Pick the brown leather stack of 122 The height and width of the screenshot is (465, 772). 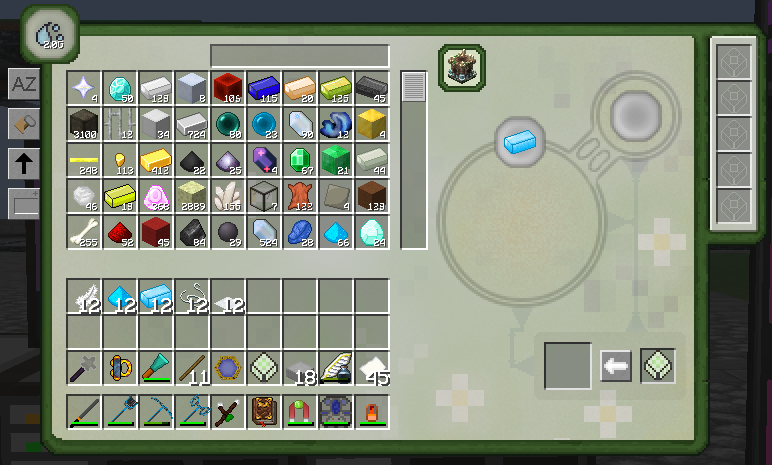[300, 196]
